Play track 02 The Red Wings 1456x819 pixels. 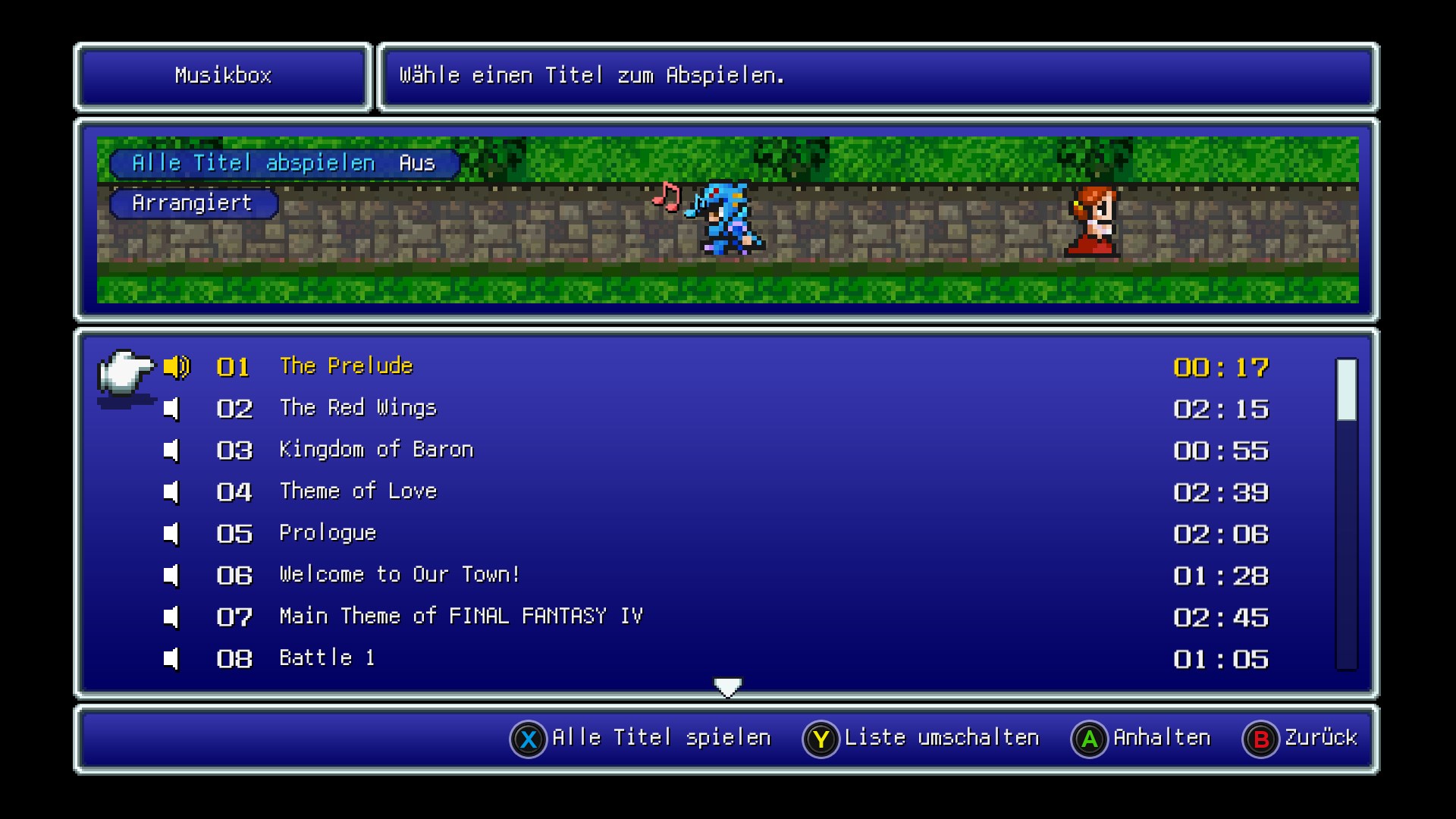358,408
